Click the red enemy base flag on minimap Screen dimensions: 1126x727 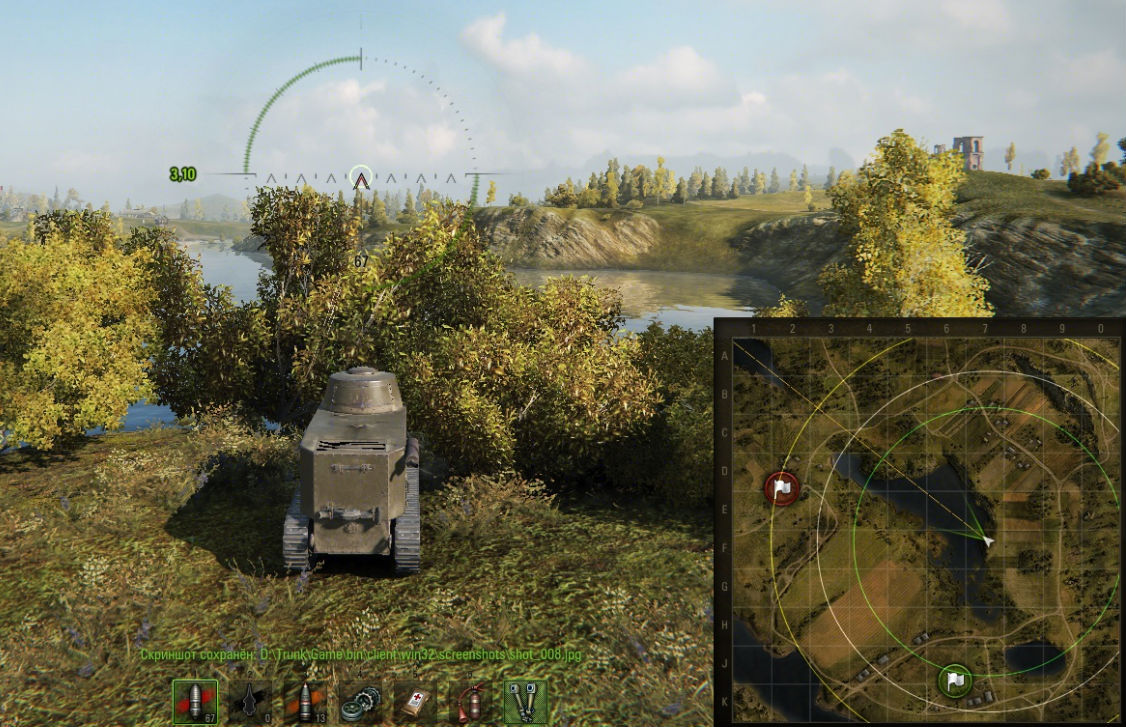click(x=783, y=488)
